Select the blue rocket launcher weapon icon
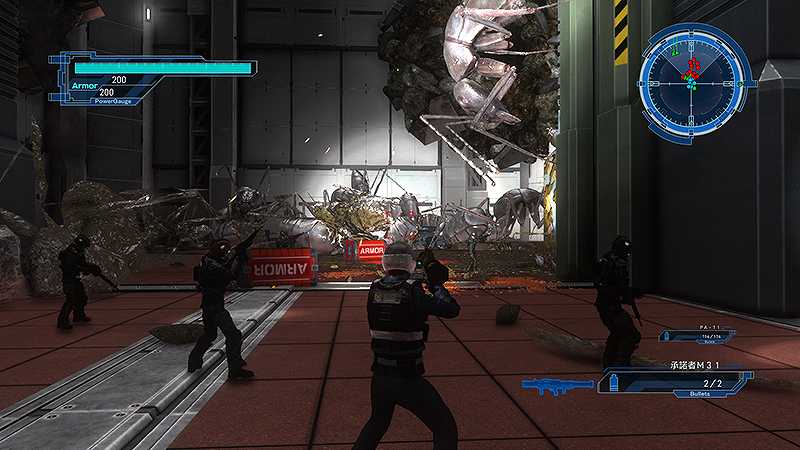The image size is (800, 450). click(x=558, y=384)
